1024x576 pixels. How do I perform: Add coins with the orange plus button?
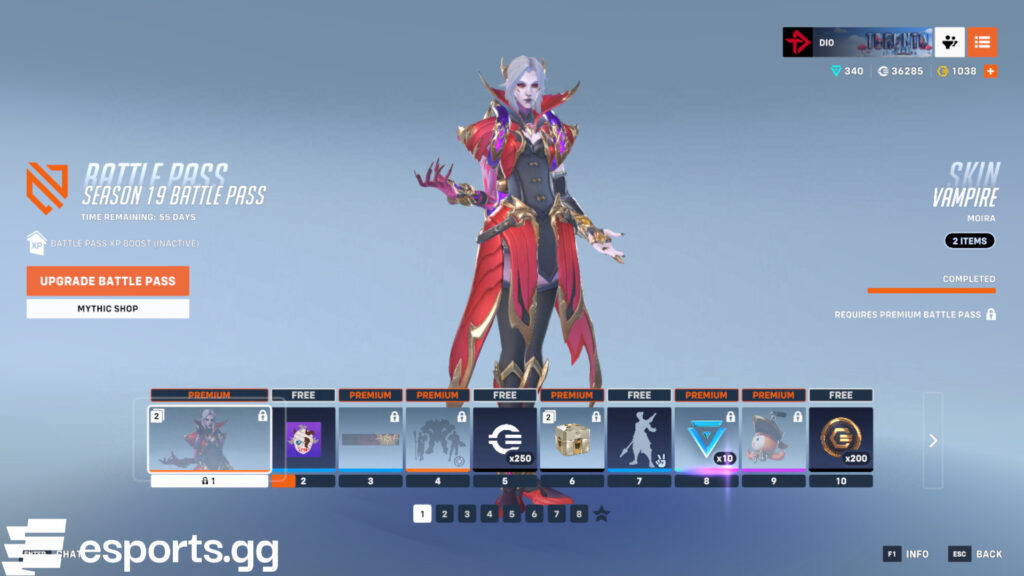coord(991,71)
